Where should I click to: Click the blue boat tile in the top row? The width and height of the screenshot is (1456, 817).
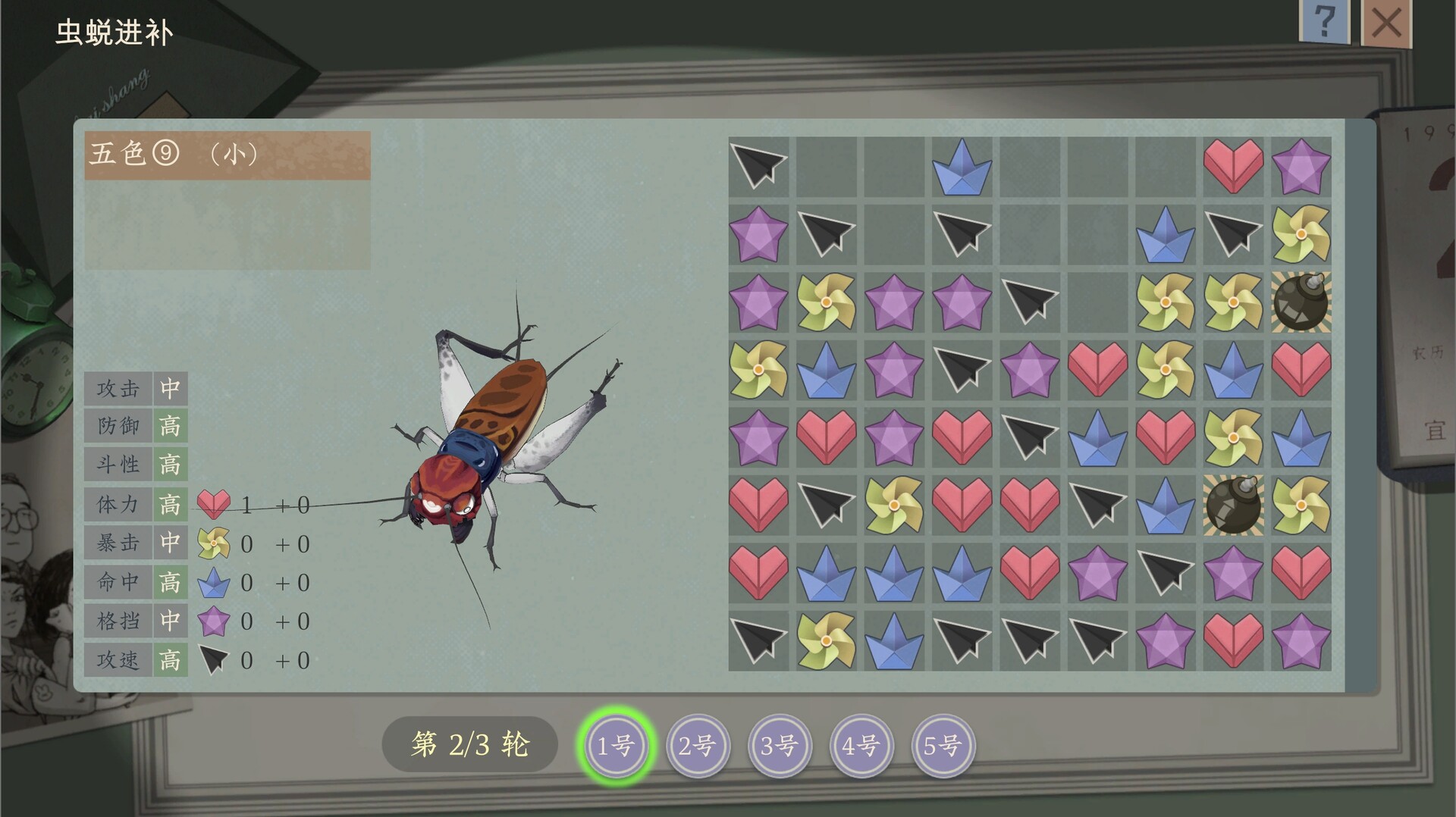[x=962, y=167]
